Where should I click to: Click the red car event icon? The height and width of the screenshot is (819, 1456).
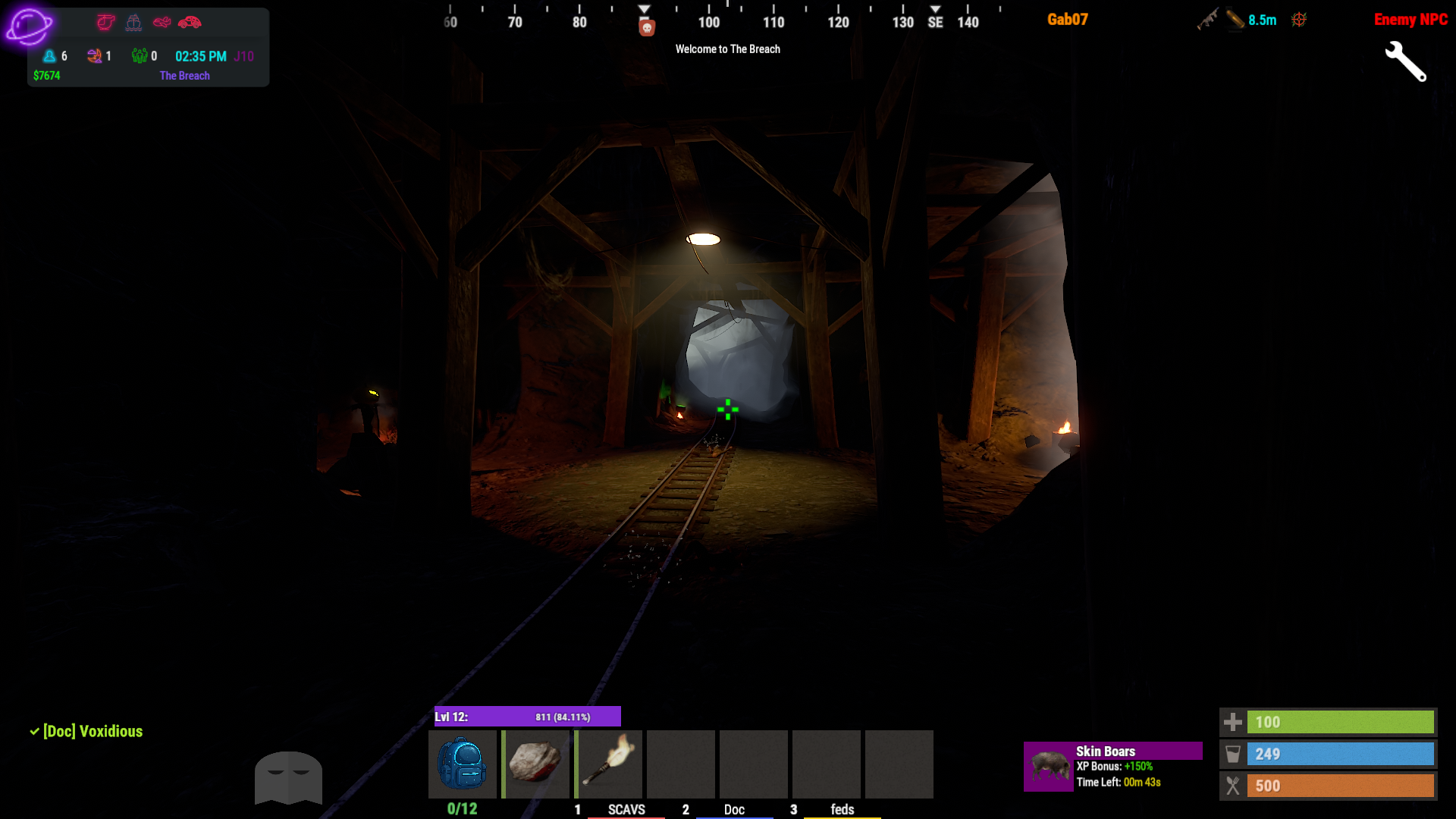(x=190, y=22)
